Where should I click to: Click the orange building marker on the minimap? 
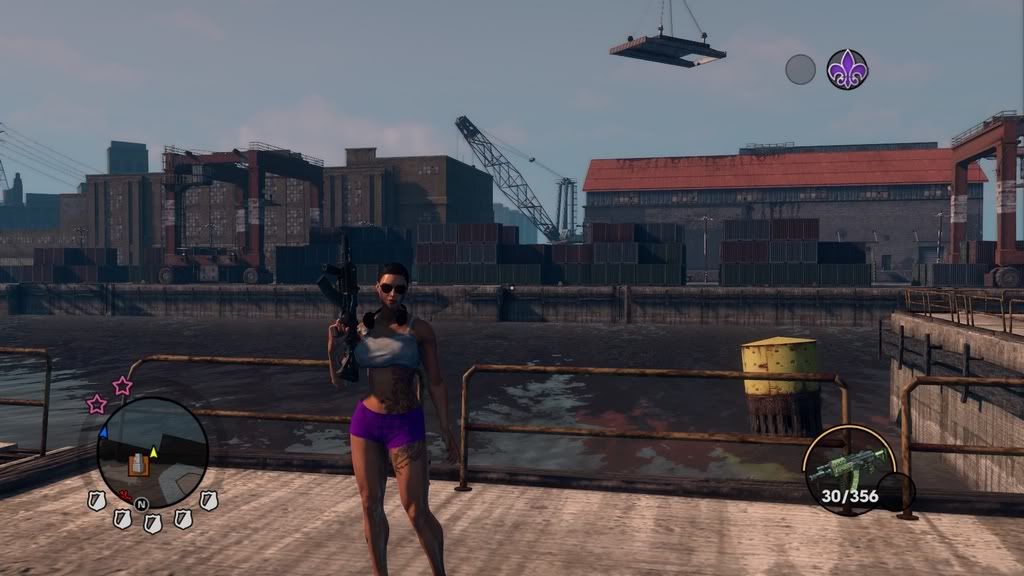(x=139, y=464)
